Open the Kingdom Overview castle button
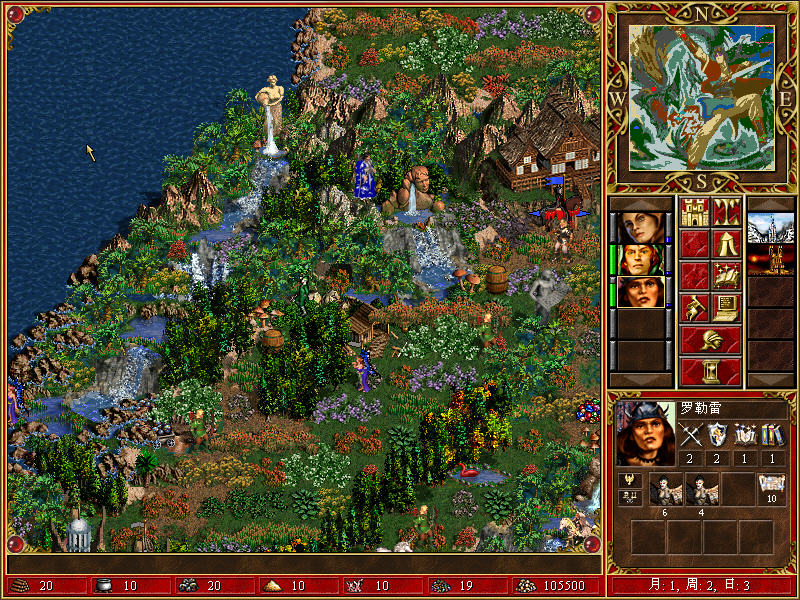The width and height of the screenshot is (800, 600). (x=694, y=211)
